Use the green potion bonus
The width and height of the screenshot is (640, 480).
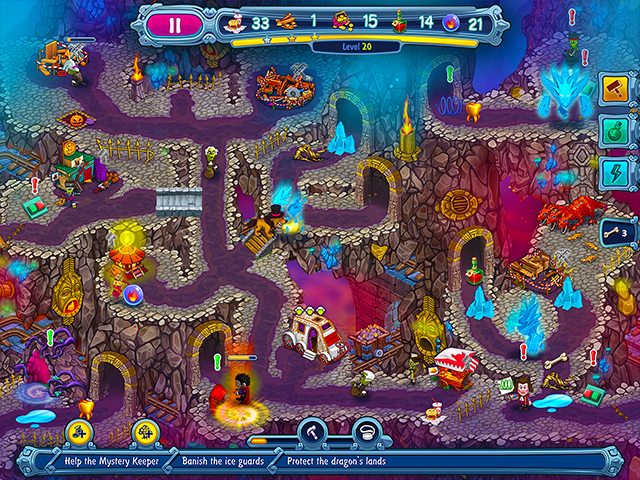612,131
